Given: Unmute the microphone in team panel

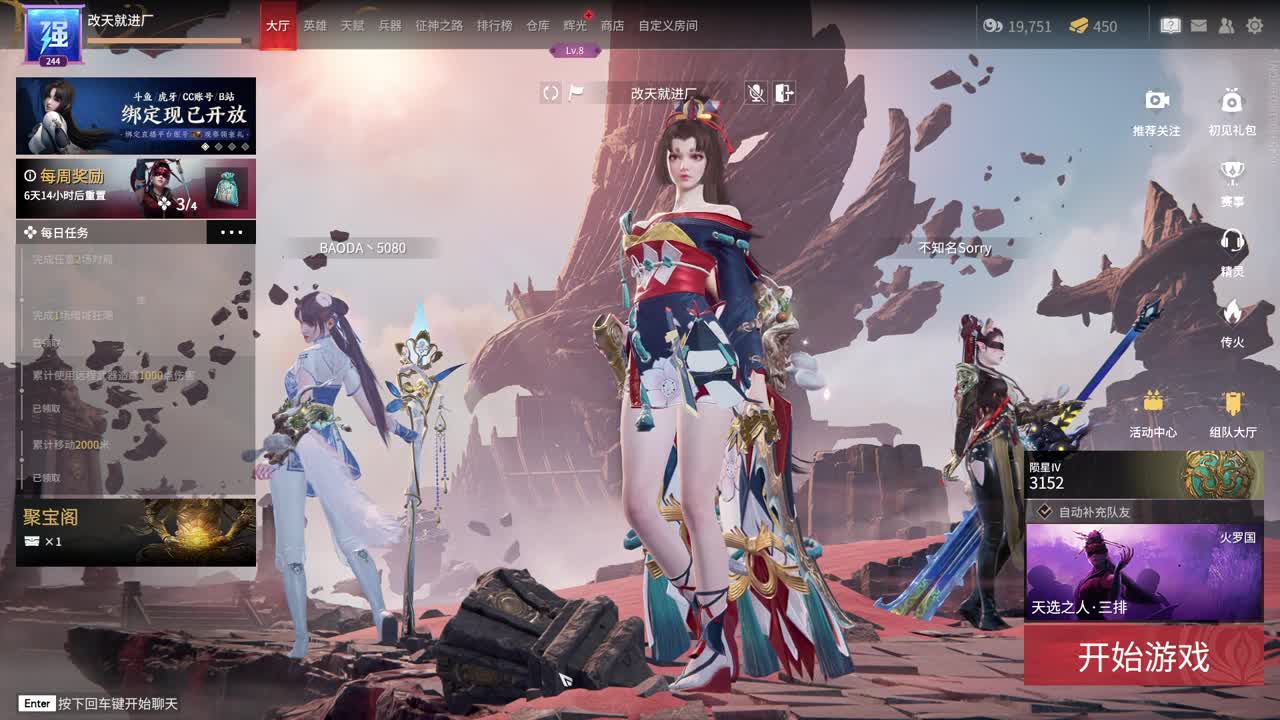Looking at the screenshot, I should point(757,93).
